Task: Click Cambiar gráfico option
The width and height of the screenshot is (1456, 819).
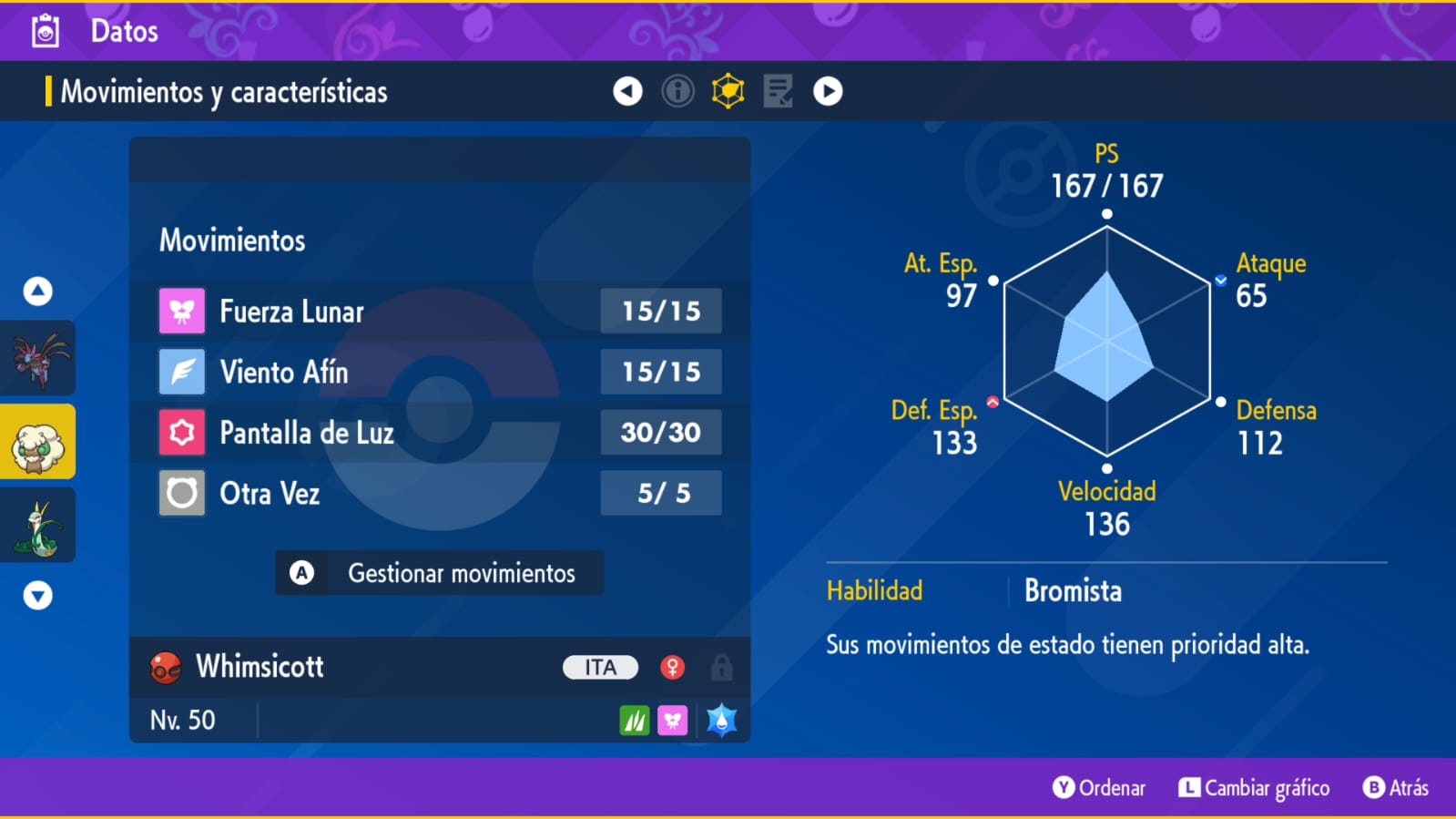Action: pyautogui.click(x=1254, y=788)
